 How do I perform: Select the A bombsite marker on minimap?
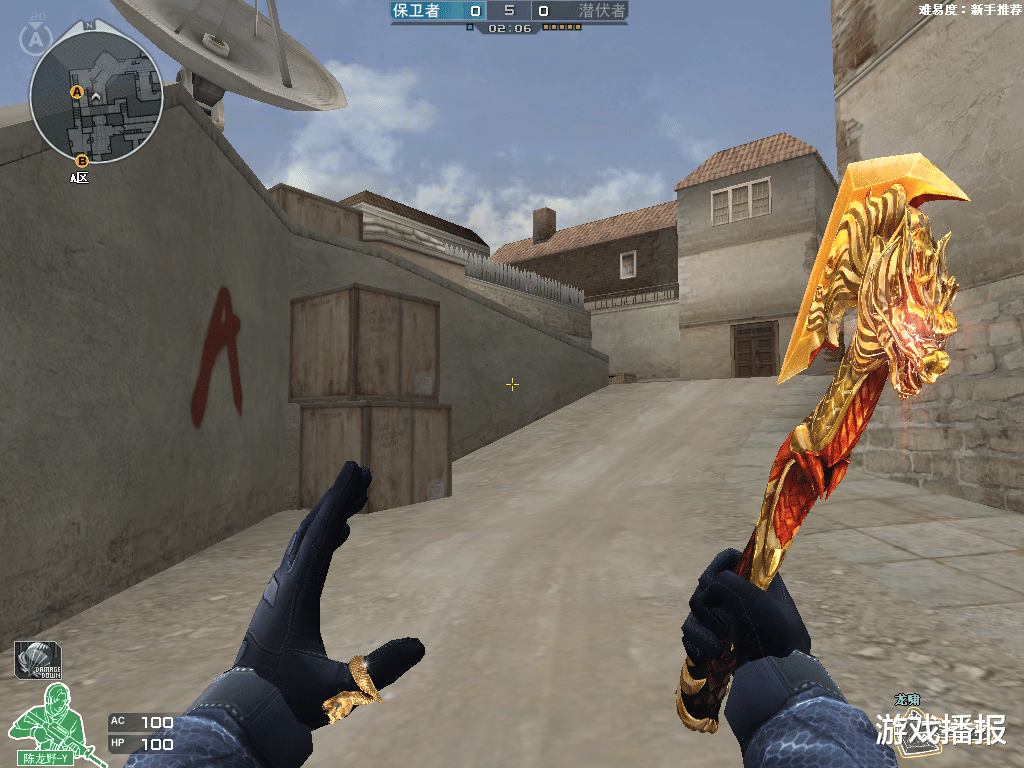tap(76, 93)
